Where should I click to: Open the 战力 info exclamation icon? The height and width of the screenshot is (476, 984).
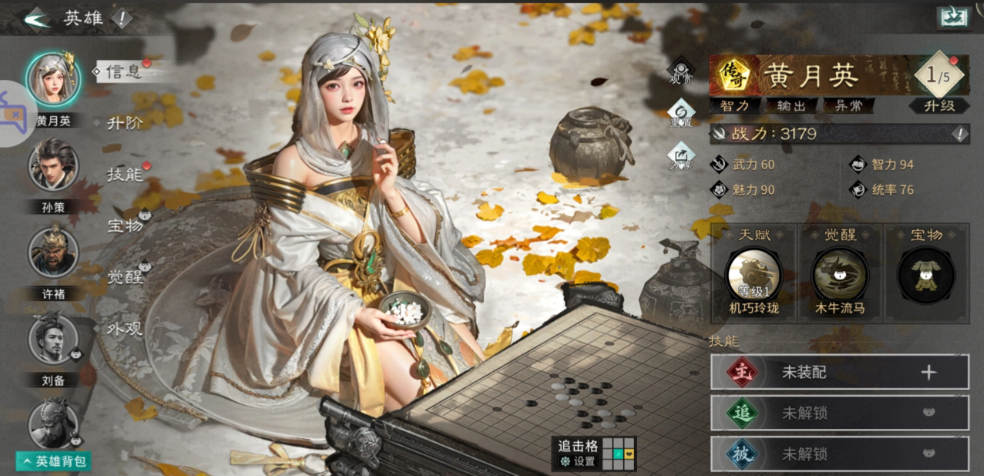(x=959, y=134)
